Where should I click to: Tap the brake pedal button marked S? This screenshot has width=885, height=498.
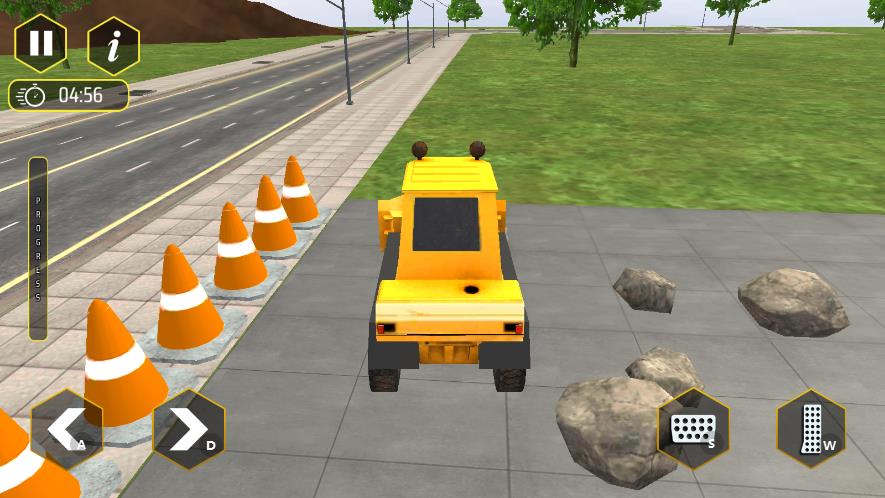(692, 429)
